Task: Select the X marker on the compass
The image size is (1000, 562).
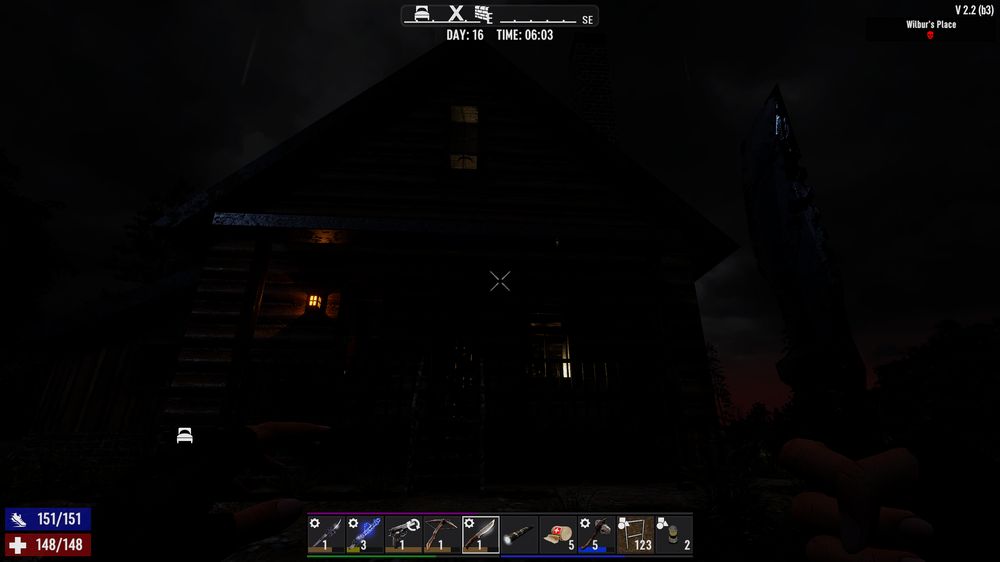Action: [456, 14]
